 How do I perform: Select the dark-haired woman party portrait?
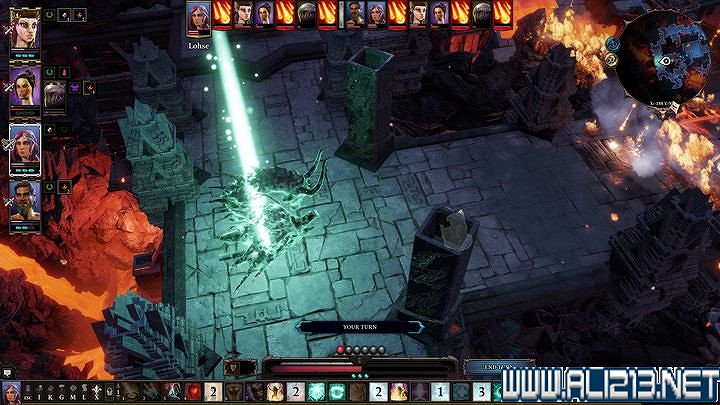click(x=24, y=88)
